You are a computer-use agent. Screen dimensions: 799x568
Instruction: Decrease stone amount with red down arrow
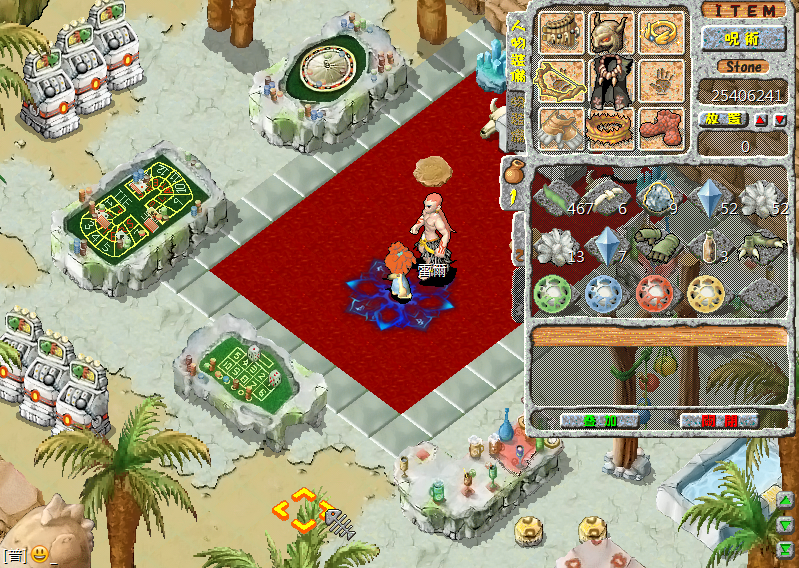tap(780, 119)
